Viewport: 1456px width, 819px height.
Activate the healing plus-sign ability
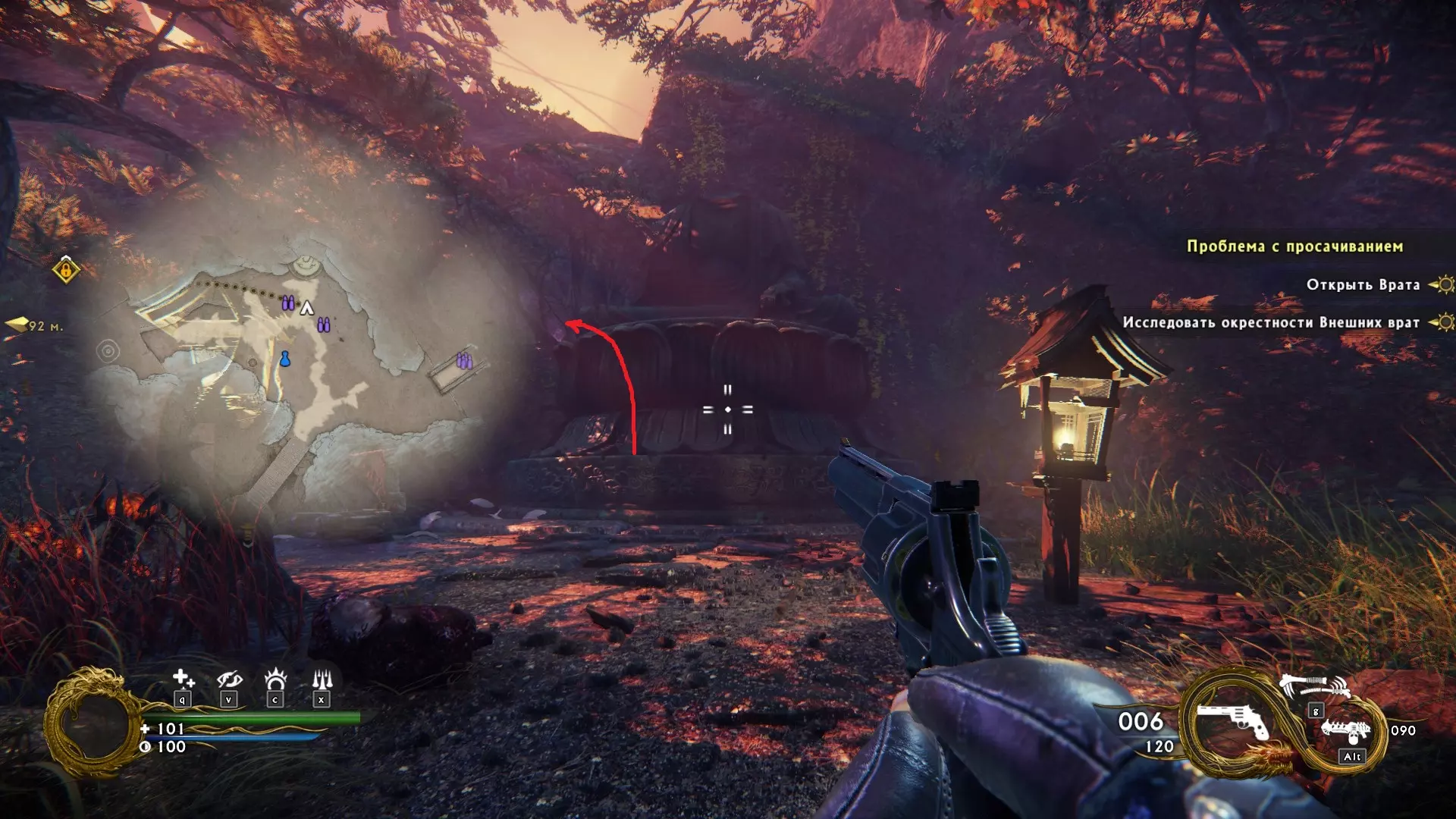point(183,678)
